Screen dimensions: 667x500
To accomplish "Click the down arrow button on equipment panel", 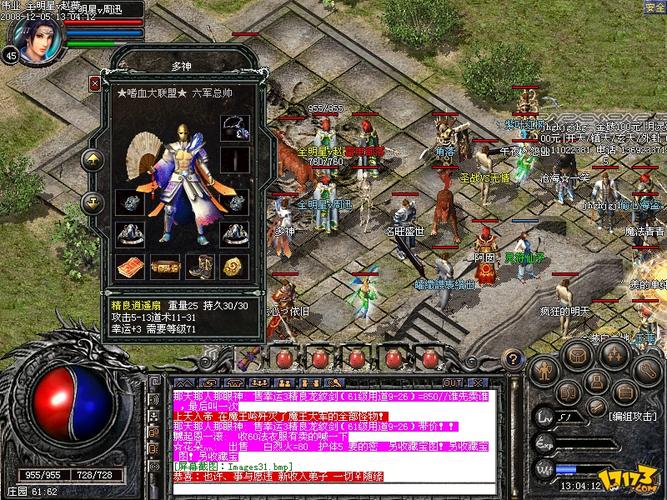I will (x=93, y=201).
